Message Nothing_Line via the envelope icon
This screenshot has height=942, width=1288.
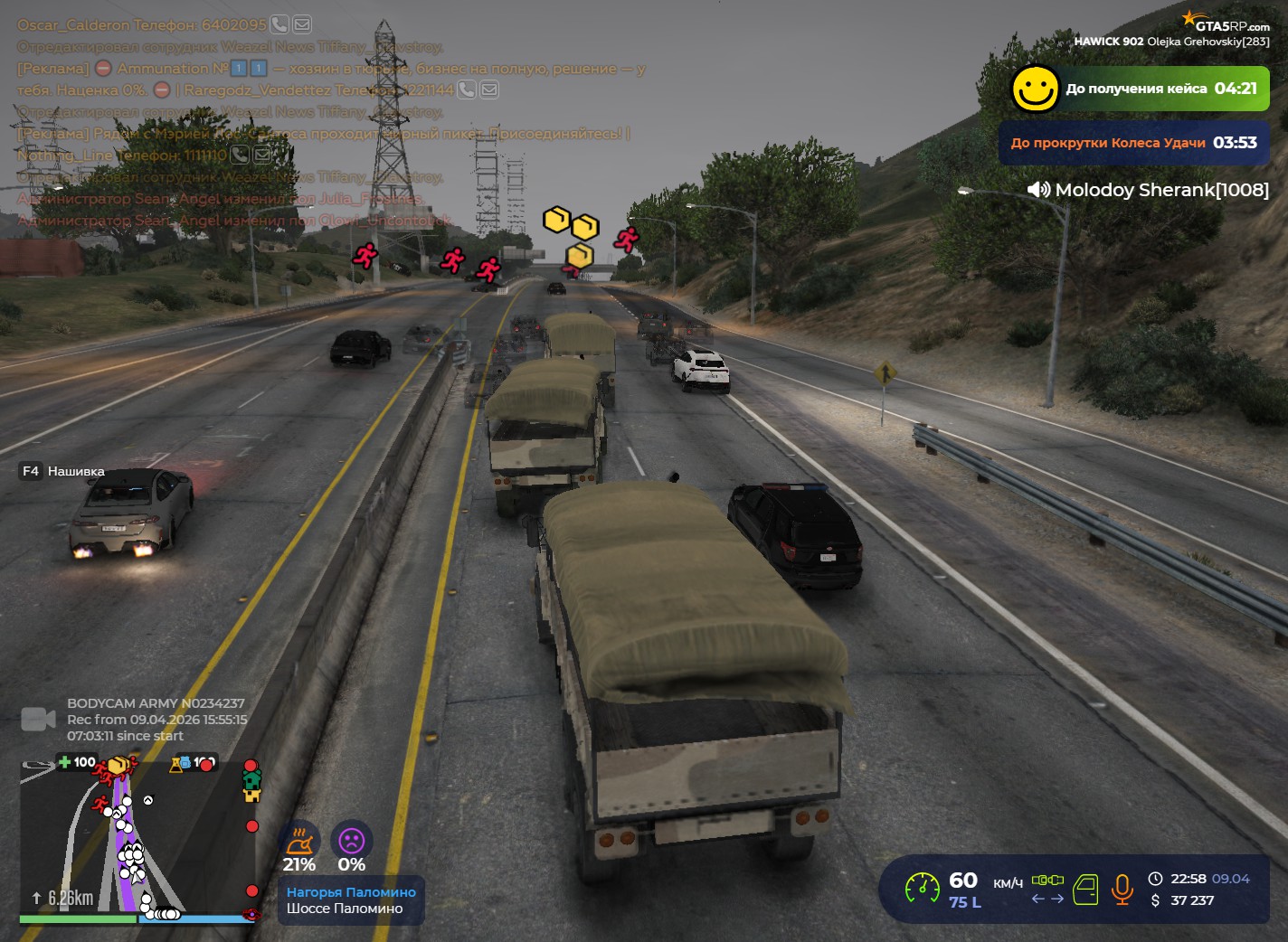[262, 155]
